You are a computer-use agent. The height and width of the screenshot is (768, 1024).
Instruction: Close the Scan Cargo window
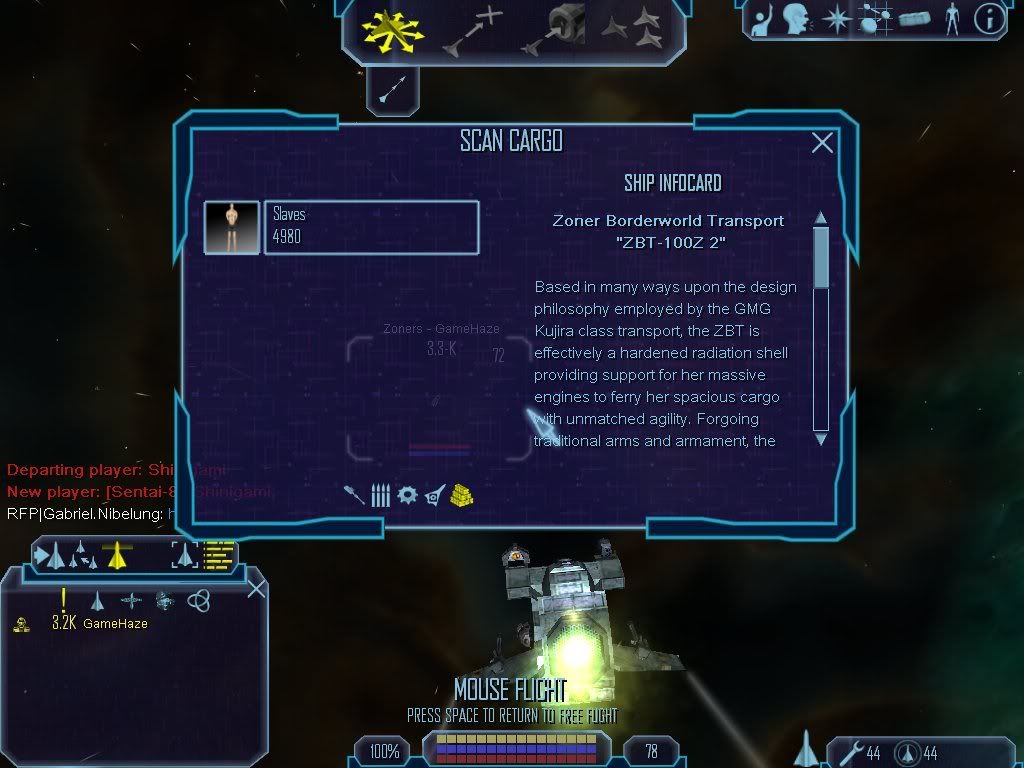822,143
